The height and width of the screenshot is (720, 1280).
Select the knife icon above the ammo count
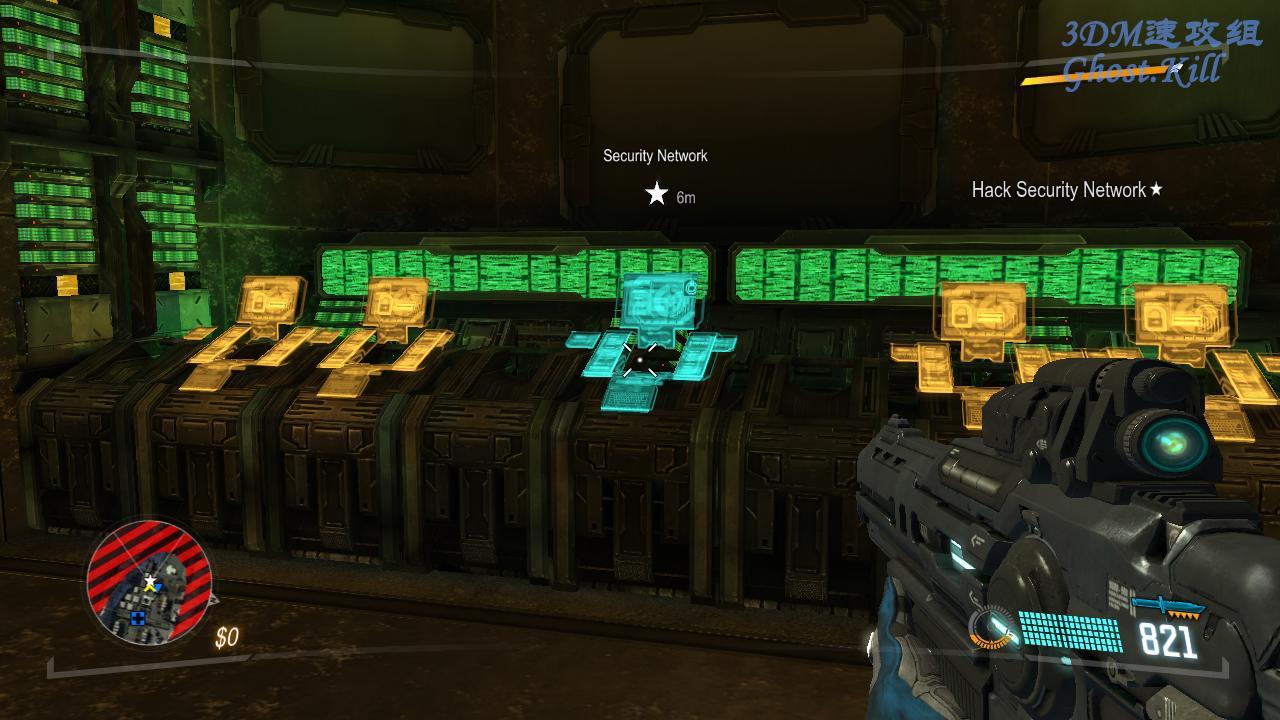point(1168,607)
